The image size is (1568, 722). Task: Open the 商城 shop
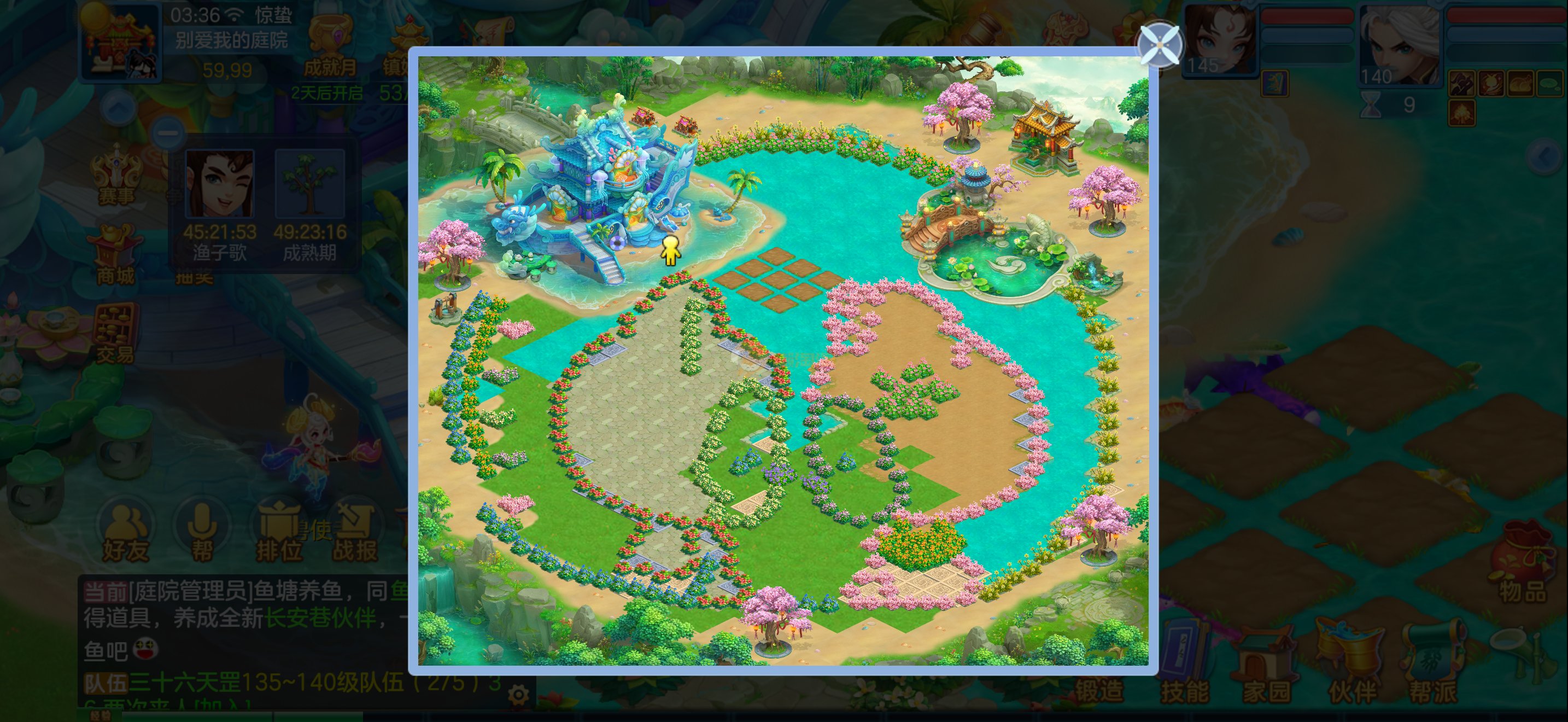coord(116,255)
